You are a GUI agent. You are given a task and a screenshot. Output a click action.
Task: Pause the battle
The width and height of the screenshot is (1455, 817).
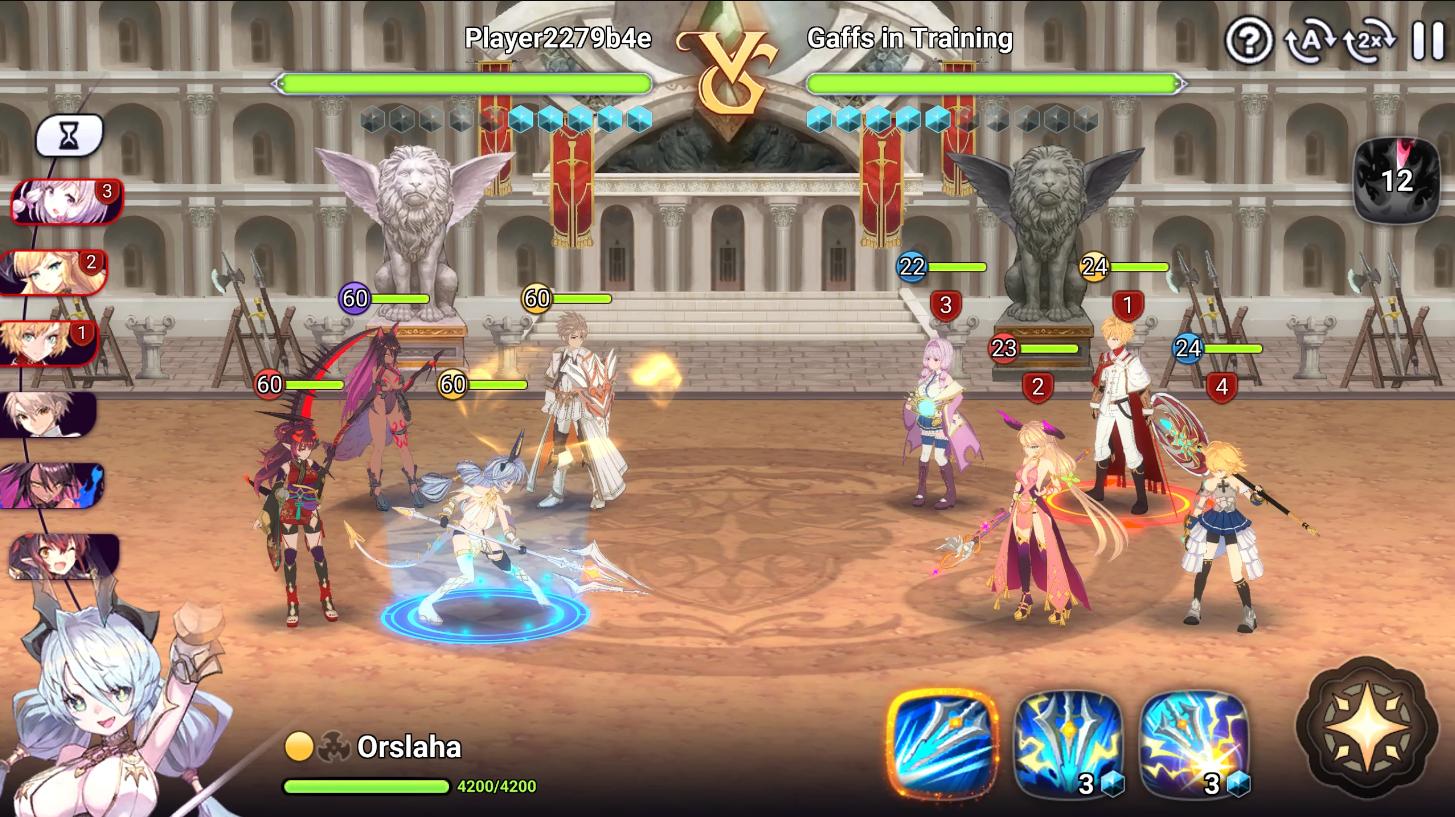tap(1427, 42)
